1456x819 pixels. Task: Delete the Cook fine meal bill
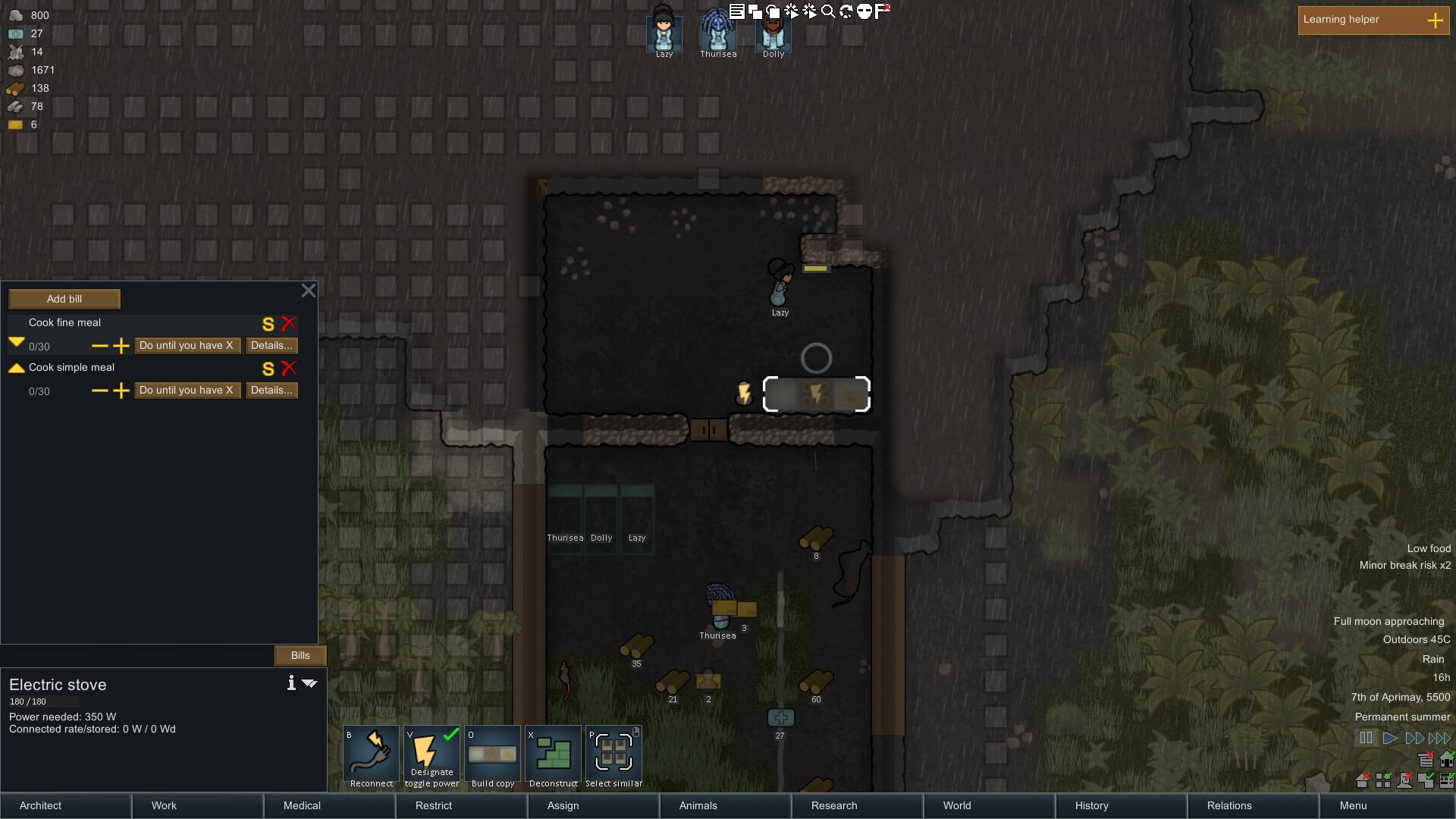click(x=289, y=324)
